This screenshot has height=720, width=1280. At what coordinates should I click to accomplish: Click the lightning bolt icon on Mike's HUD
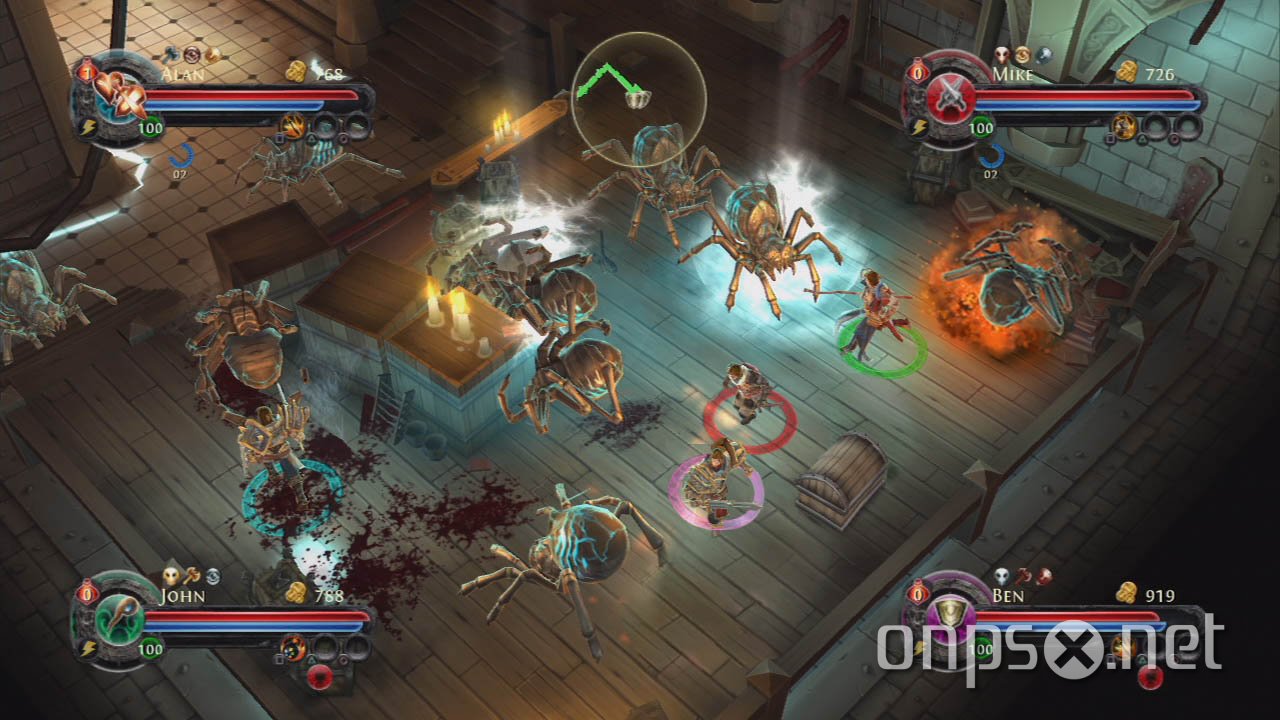click(x=919, y=125)
